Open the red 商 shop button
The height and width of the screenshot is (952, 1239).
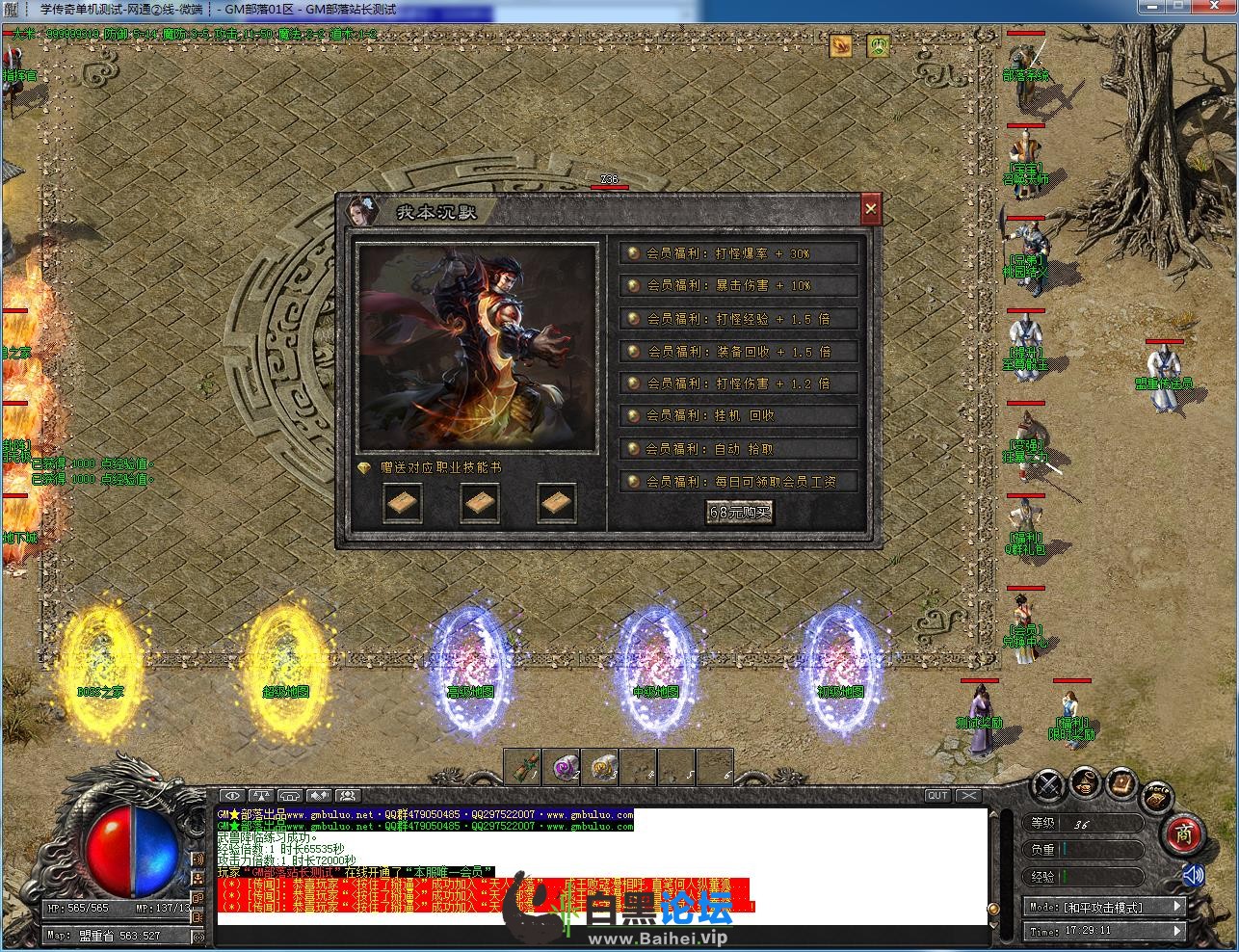1183,833
